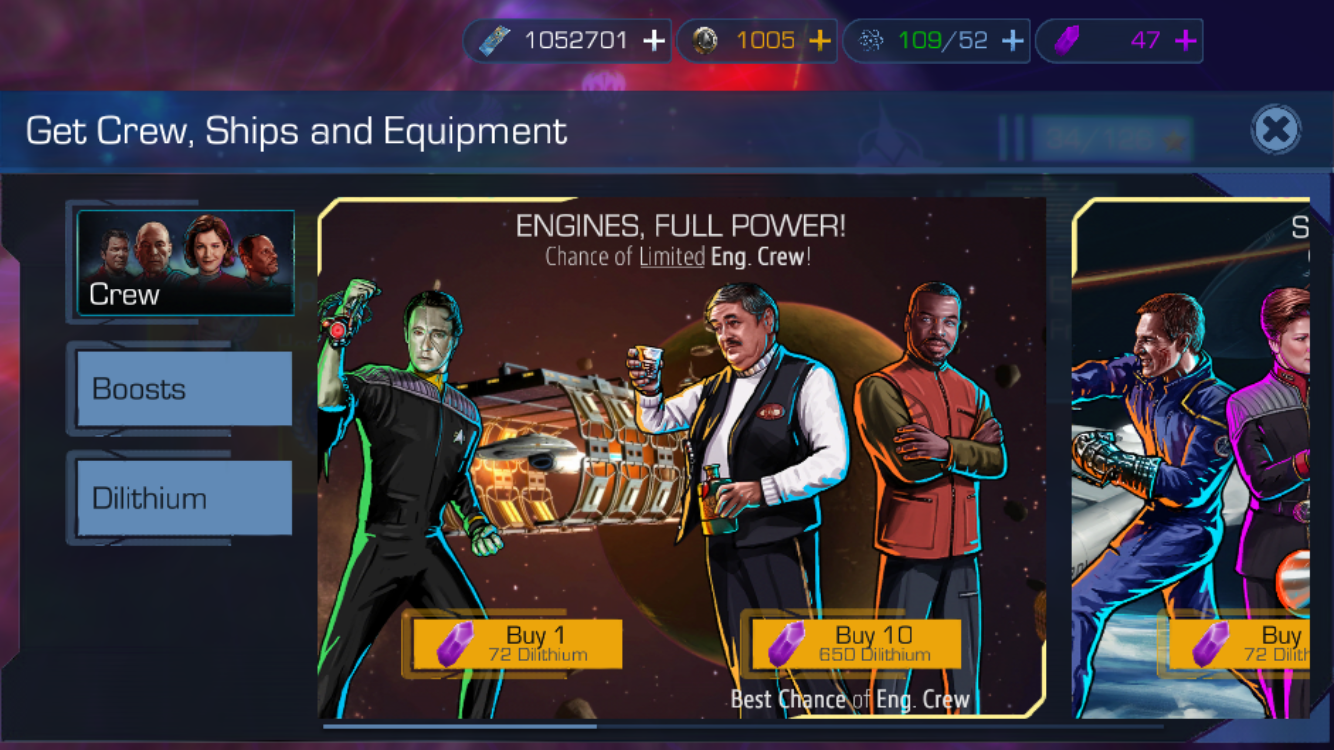Refill chronitons with the blue plus

[x=1012, y=41]
